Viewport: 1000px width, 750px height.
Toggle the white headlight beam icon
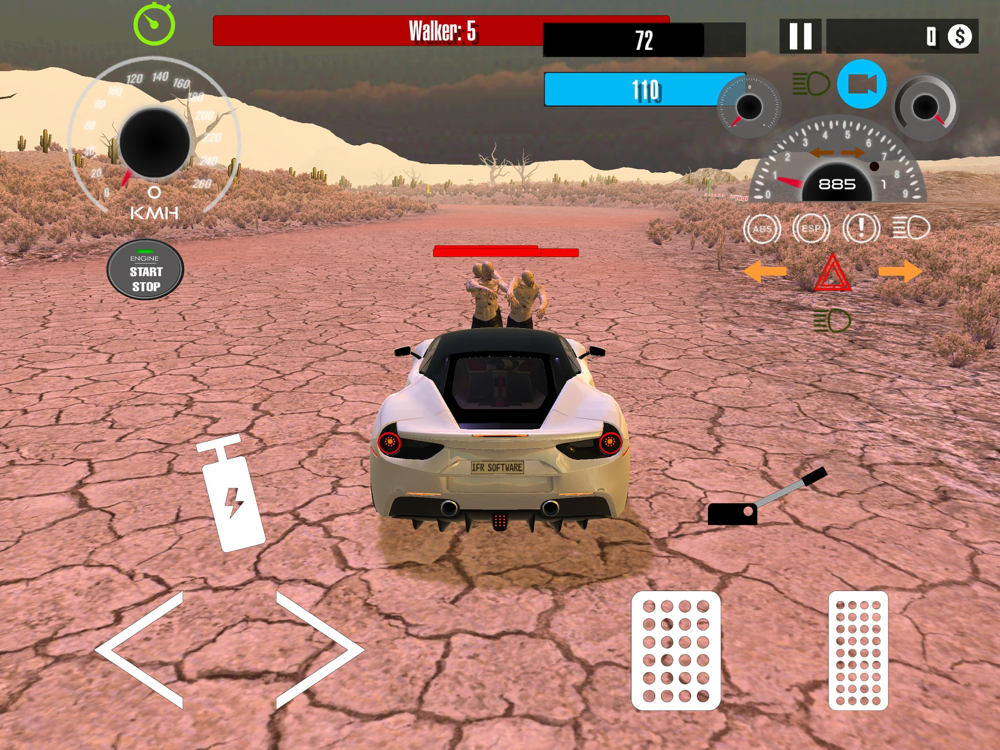(x=910, y=229)
